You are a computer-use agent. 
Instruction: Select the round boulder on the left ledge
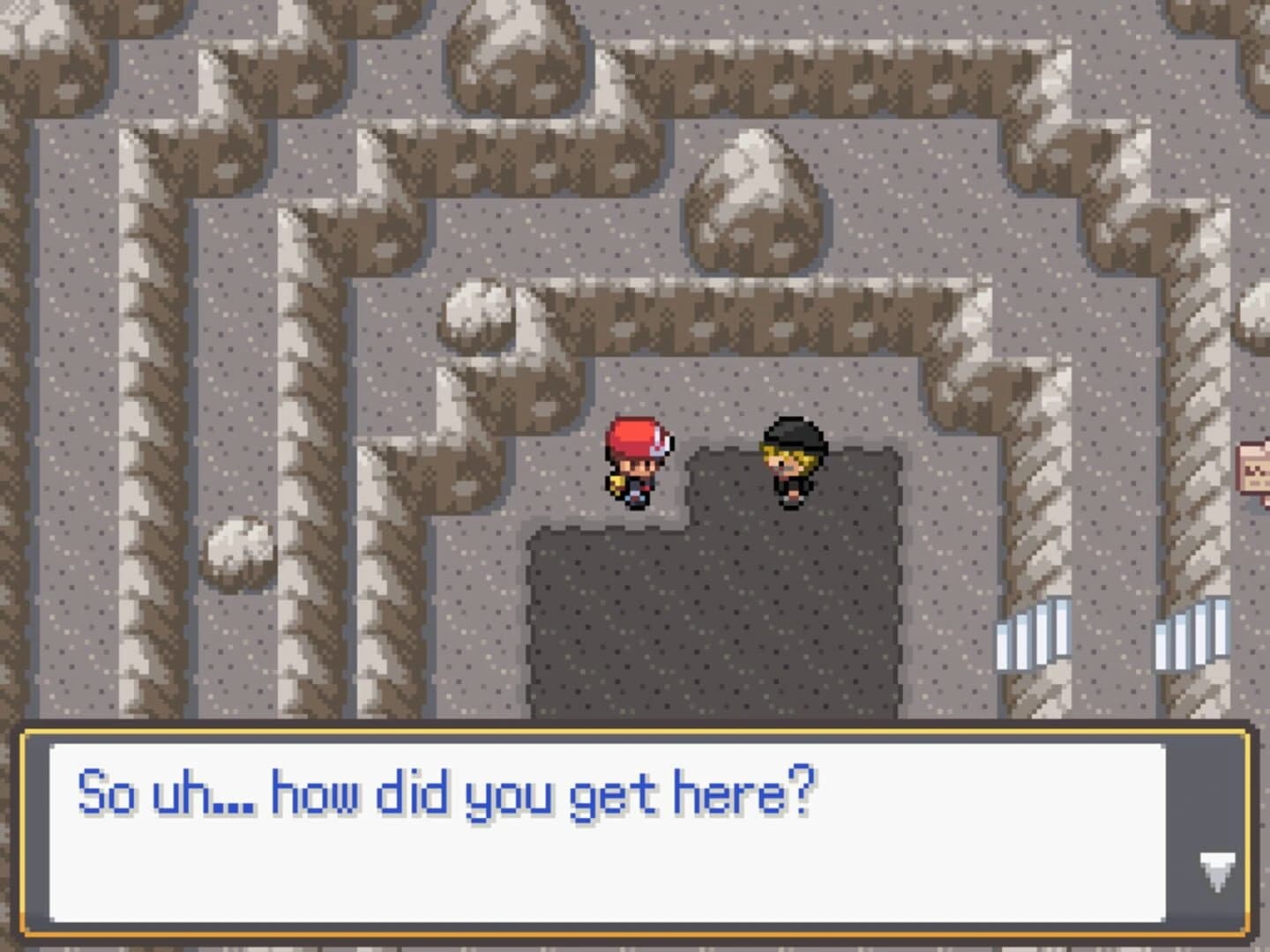[238, 551]
